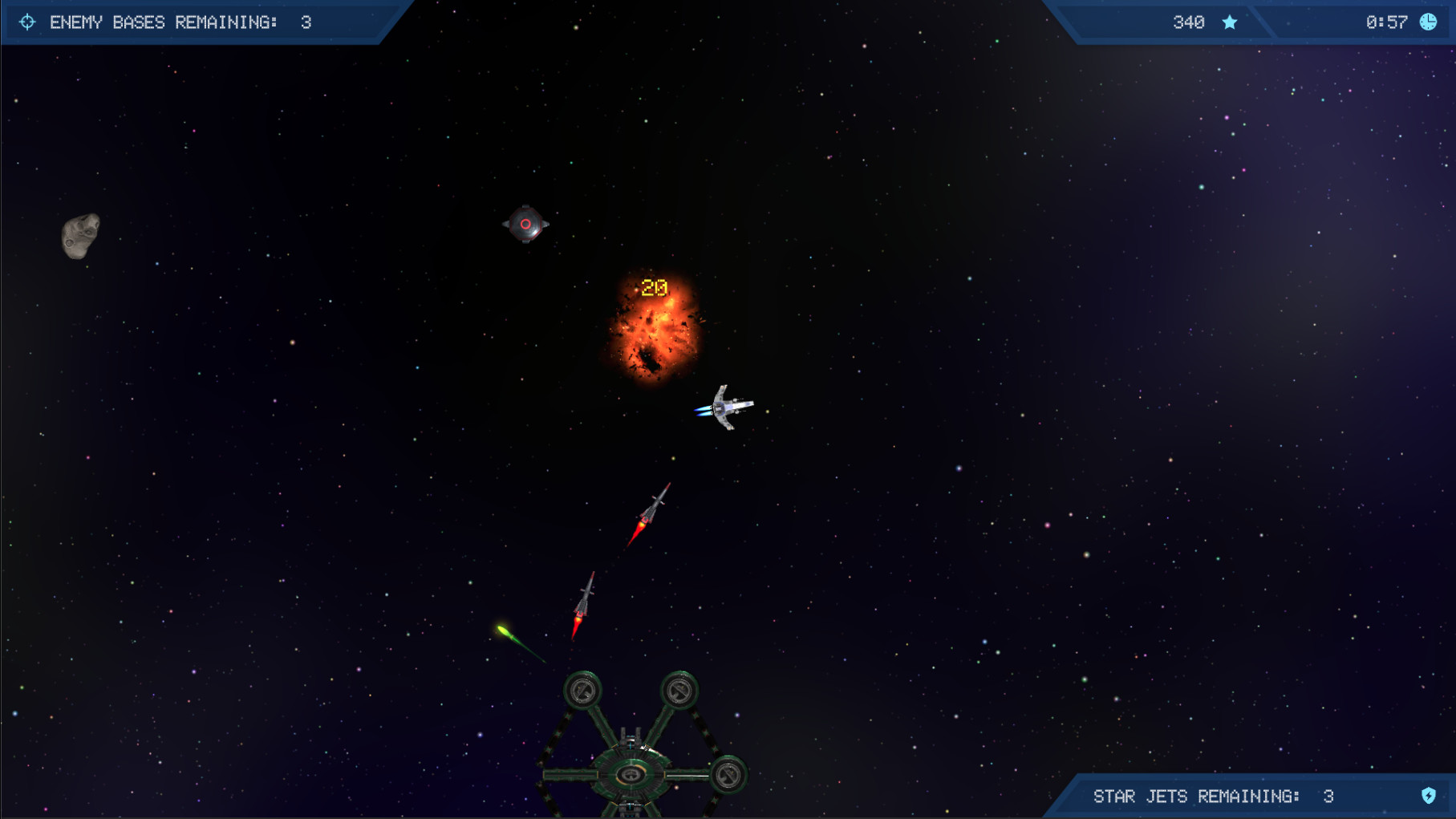Click the blue star icon next to score 340
This screenshot has width=1456, height=819.
(1230, 22)
